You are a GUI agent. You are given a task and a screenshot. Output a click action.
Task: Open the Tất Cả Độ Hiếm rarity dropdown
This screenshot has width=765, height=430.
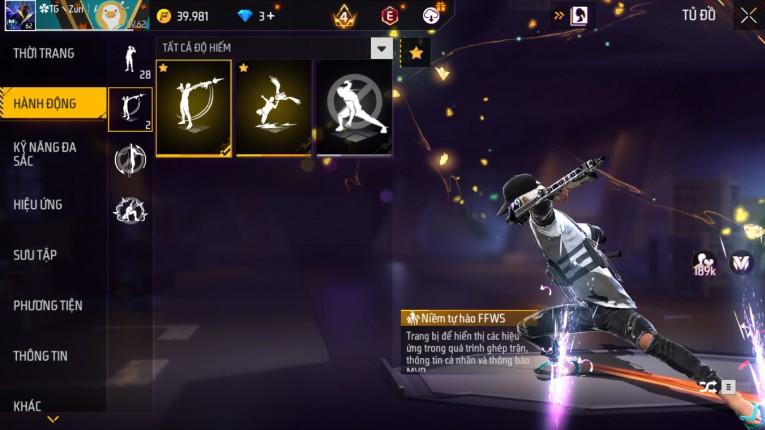click(381, 48)
